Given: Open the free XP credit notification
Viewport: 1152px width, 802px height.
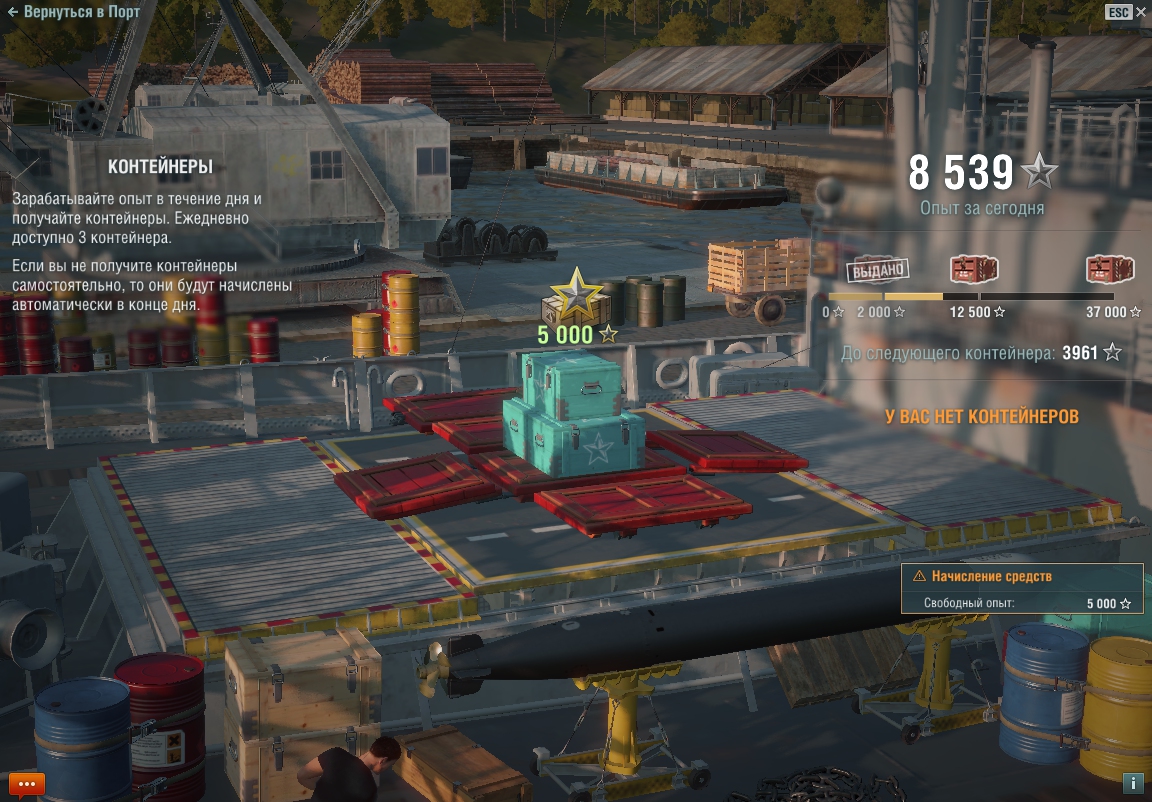Looking at the screenshot, I should [x=1021, y=589].
